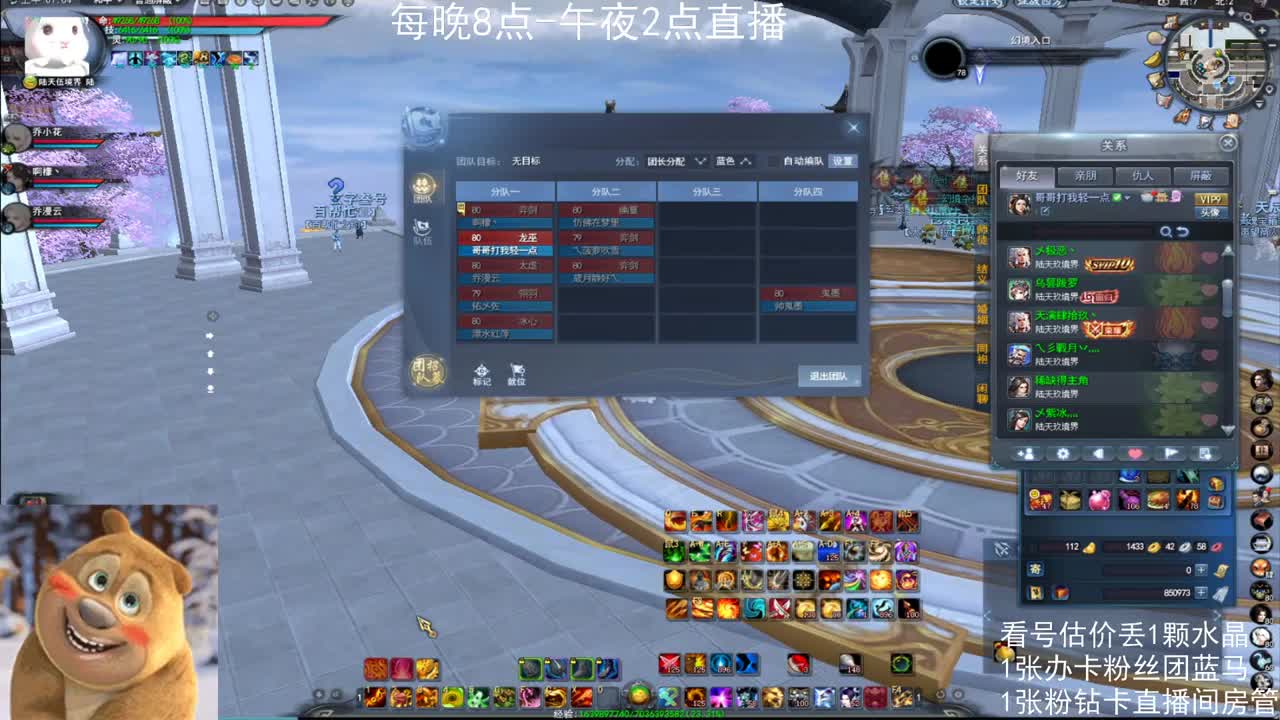1280x720 pixels.
Task: Open the gear settings icon in friends panel
Action: [x=1063, y=452]
